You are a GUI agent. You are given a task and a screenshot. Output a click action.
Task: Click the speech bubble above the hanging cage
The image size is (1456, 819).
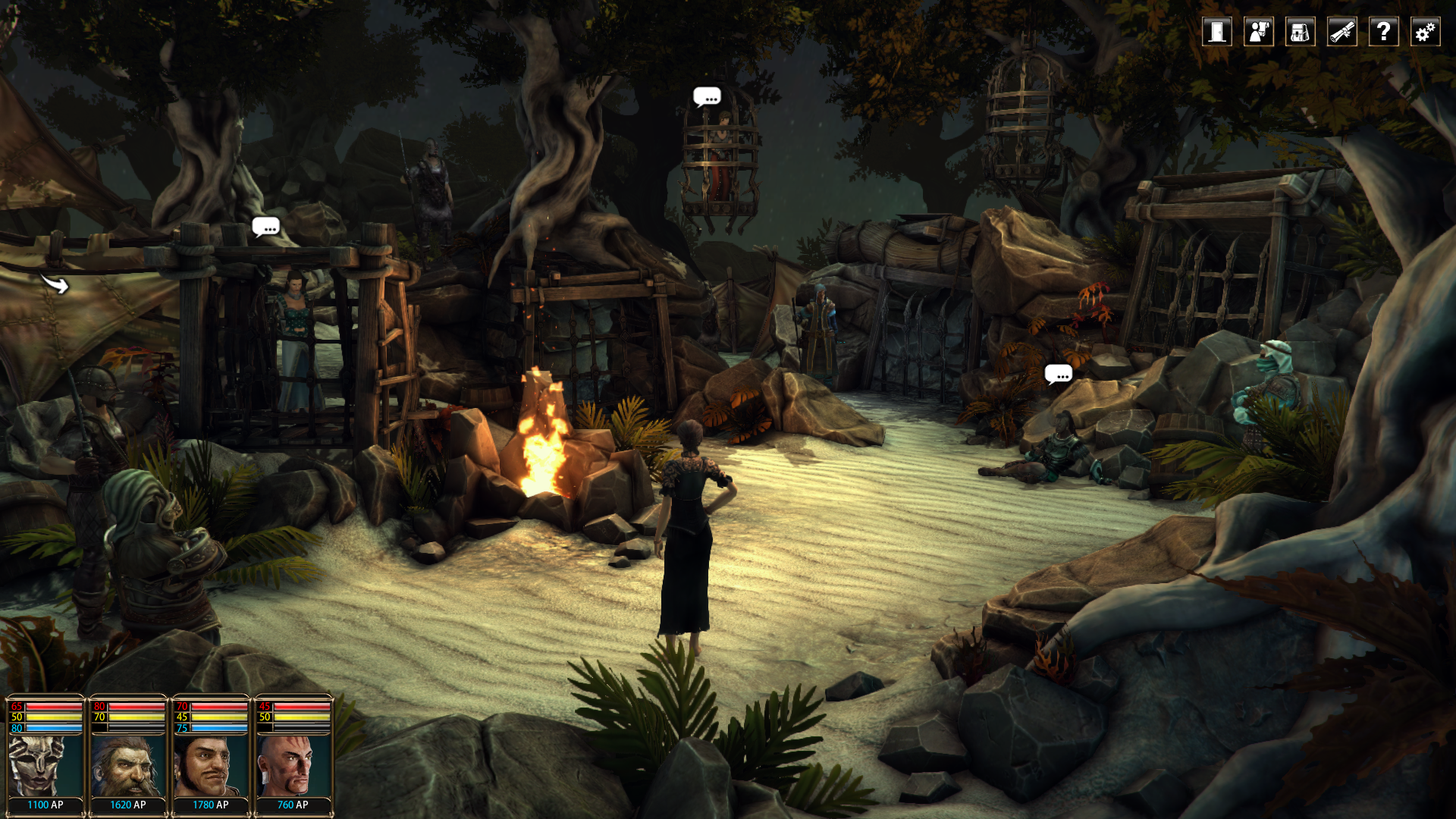tap(707, 97)
